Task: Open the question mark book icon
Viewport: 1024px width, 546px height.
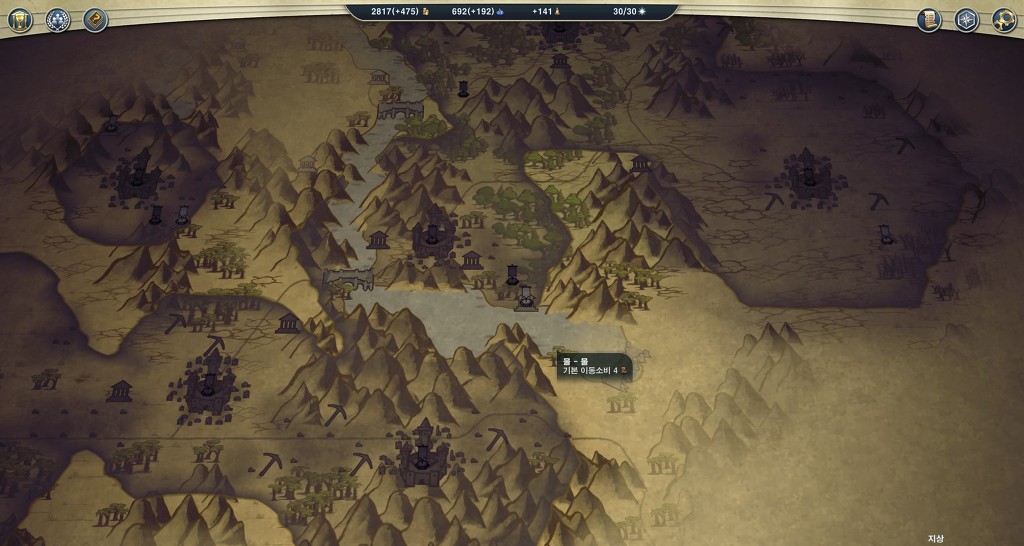Action: coord(96,20)
